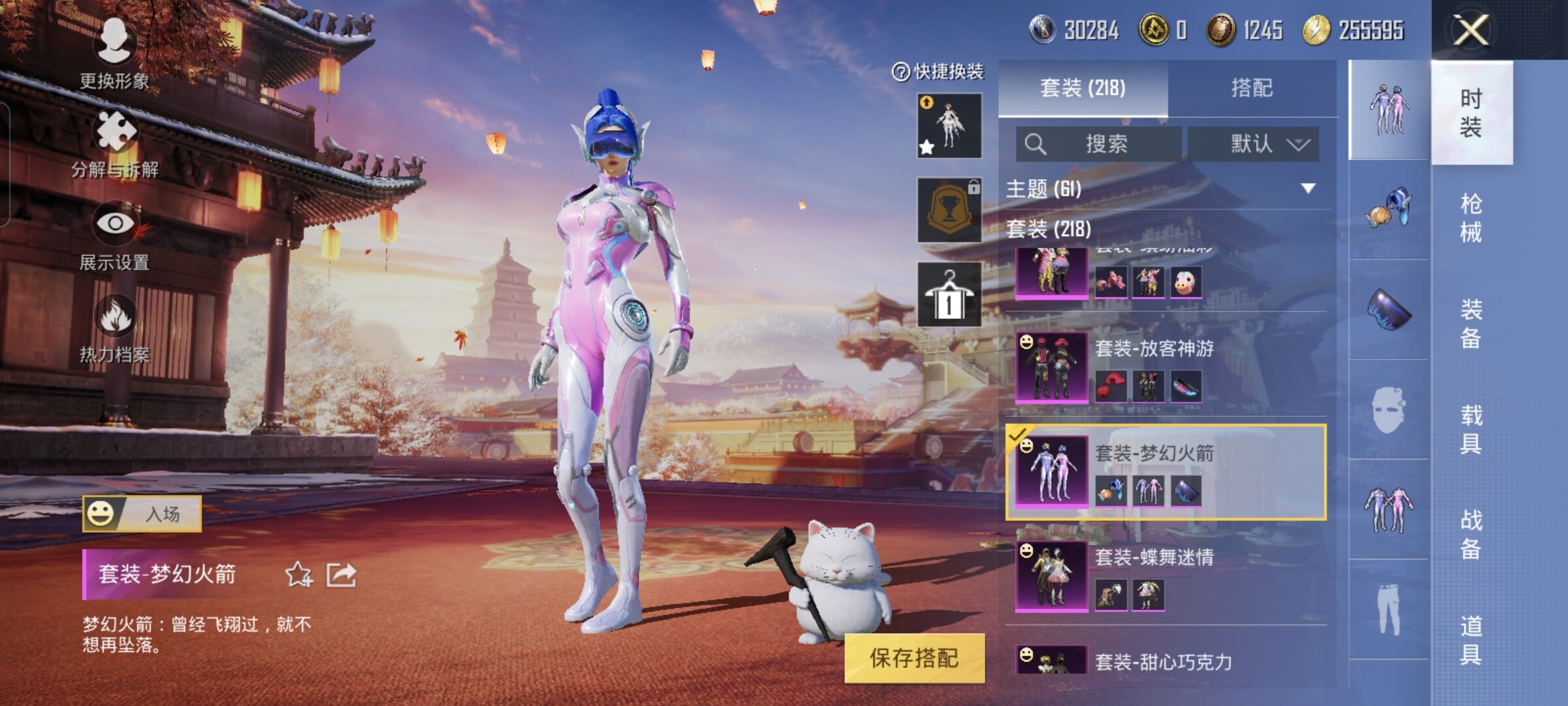
Task: Open the hanger preset slot 1
Action: (949, 294)
